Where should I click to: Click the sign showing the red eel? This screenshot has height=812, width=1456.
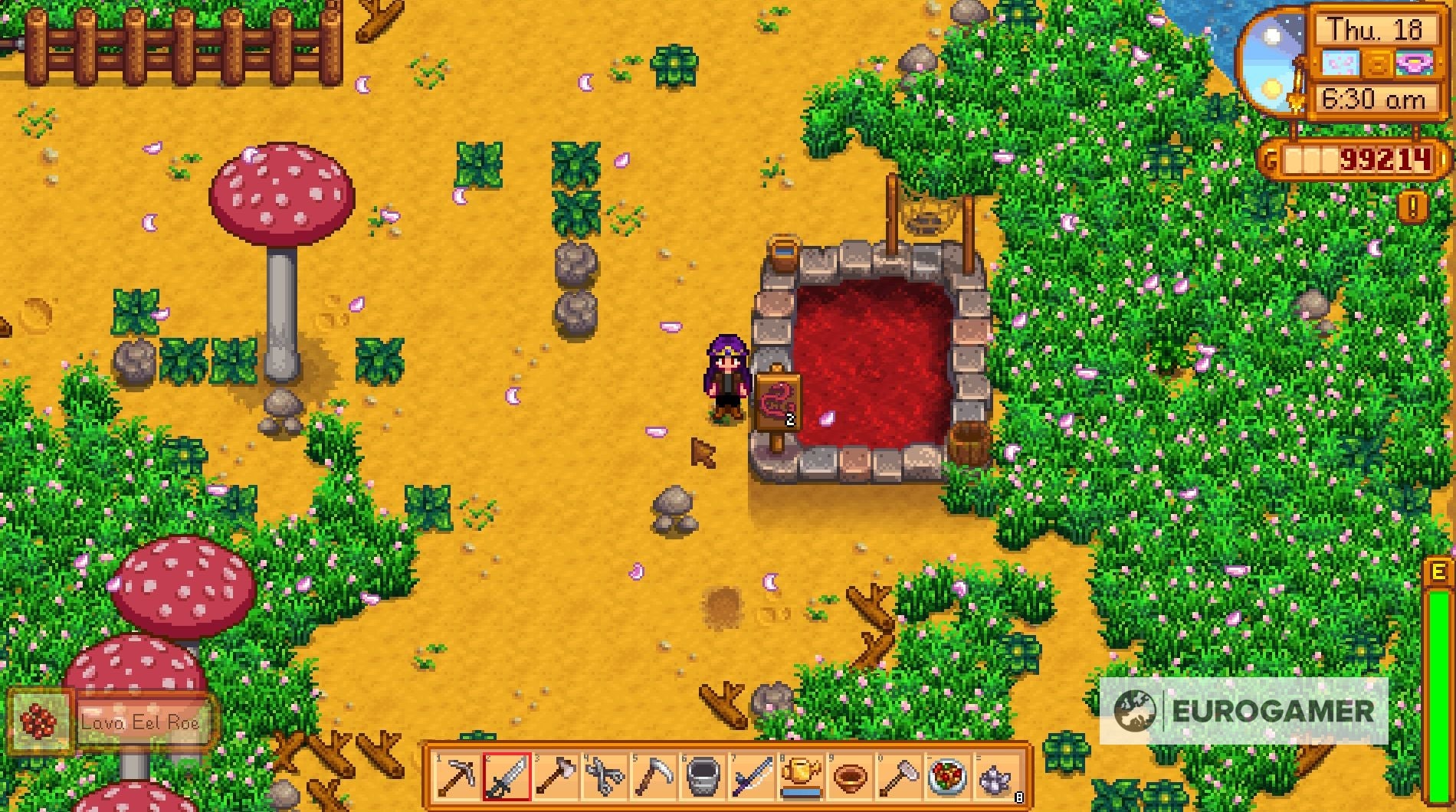(x=780, y=398)
